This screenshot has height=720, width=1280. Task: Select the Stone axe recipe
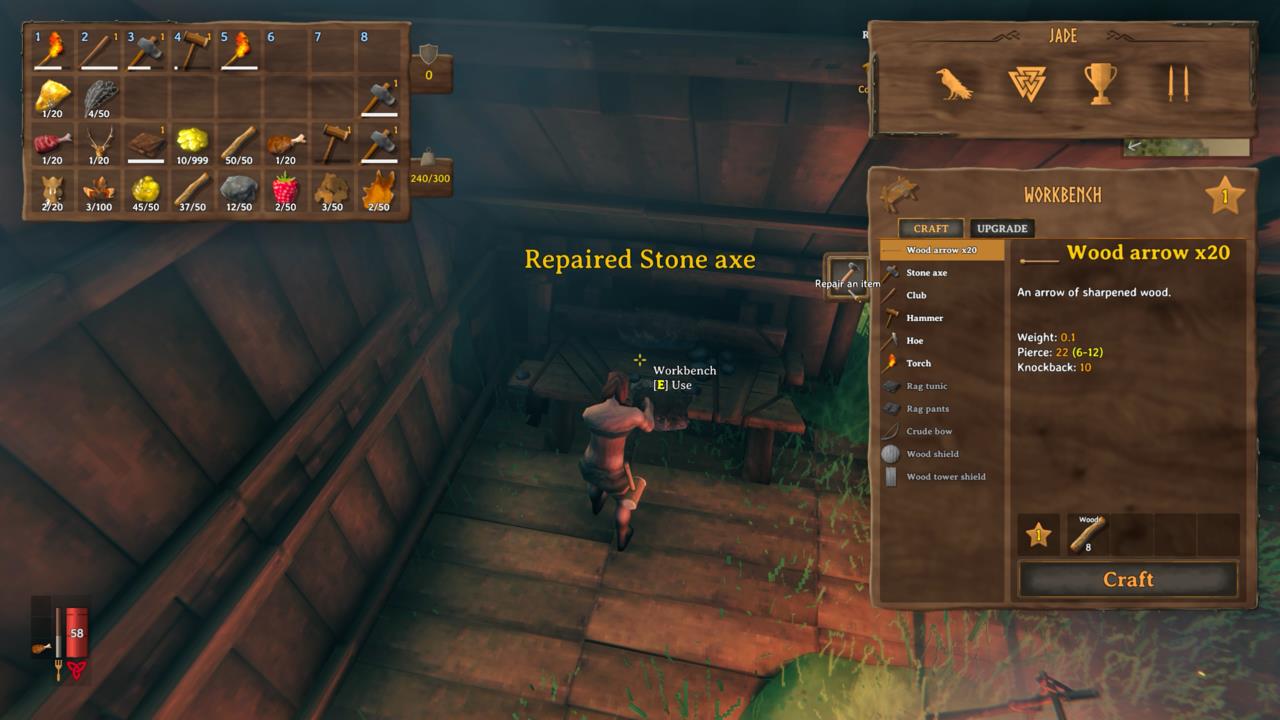coord(938,272)
